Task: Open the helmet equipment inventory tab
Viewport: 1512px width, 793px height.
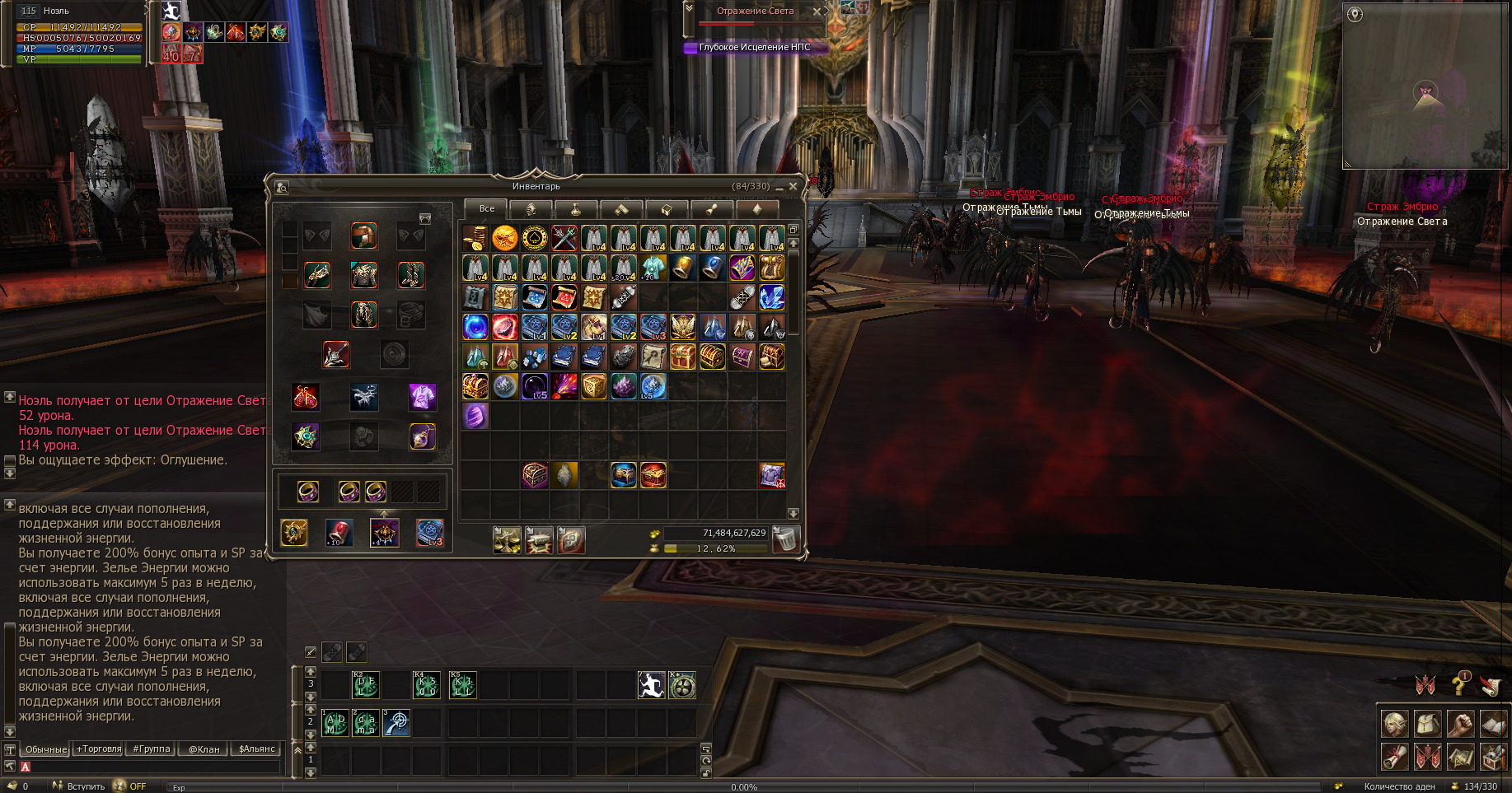Action: click(x=531, y=209)
